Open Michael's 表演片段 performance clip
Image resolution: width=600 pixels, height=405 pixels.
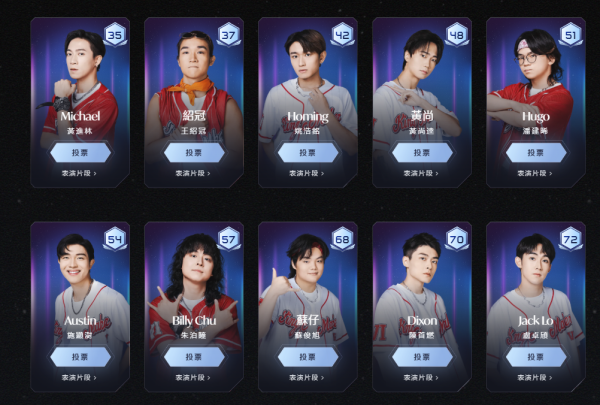(79, 173)
